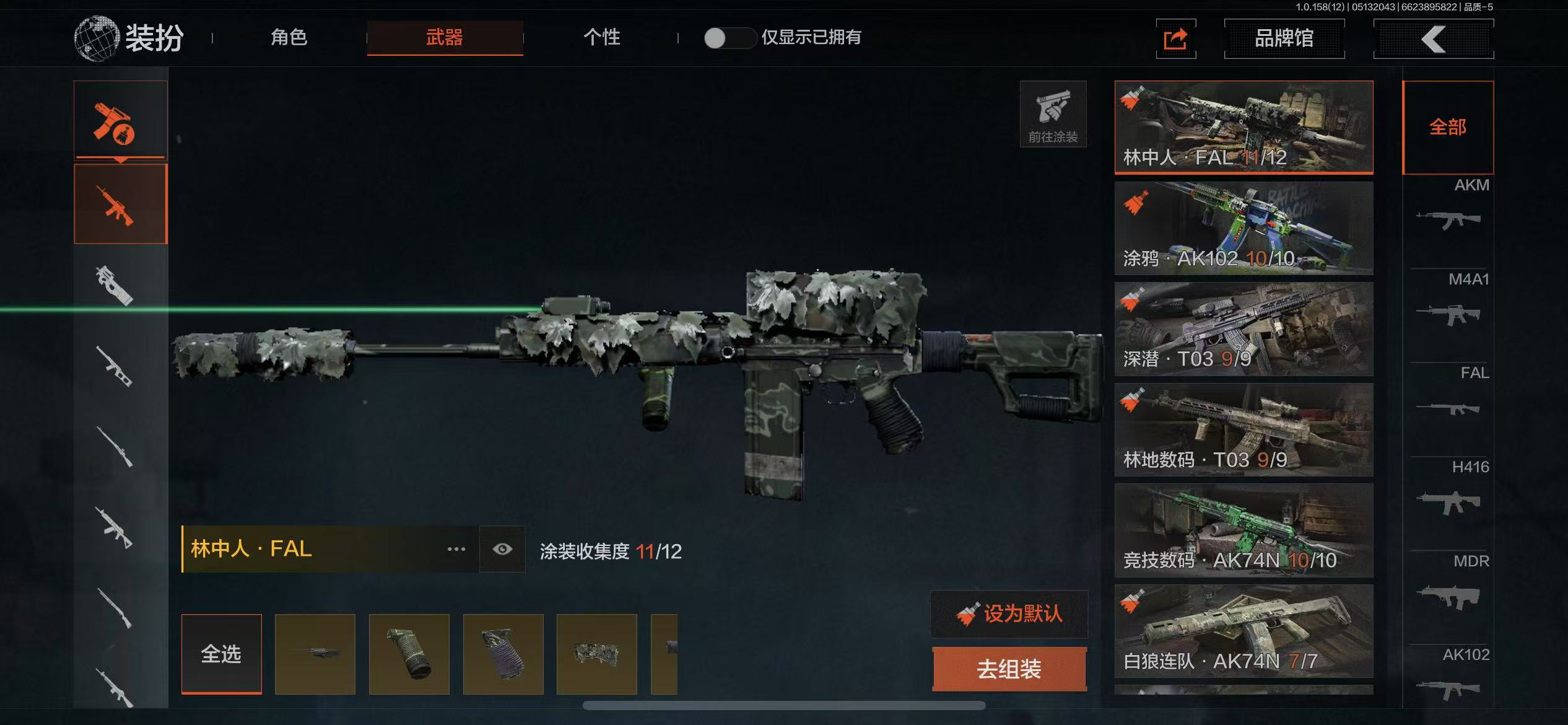Choose the 白狼连队 · AK74N skin
Viewport: 1568px width, 725px height.
pos(1244,631)
